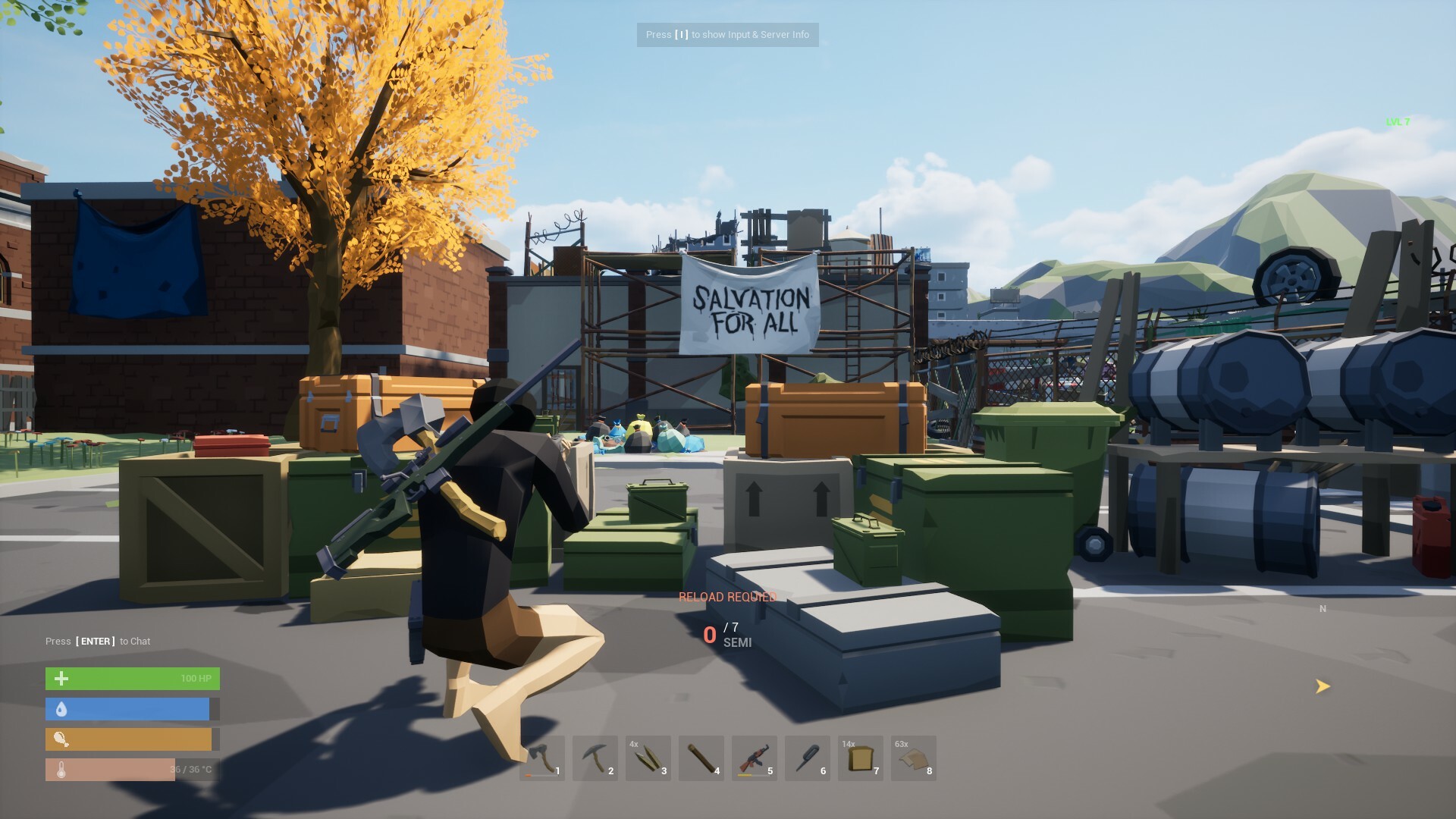Image resolution: width=1456 pixels, height=819 pixels.
Task: Click the green health cross icon
Action: pos(61,678)
